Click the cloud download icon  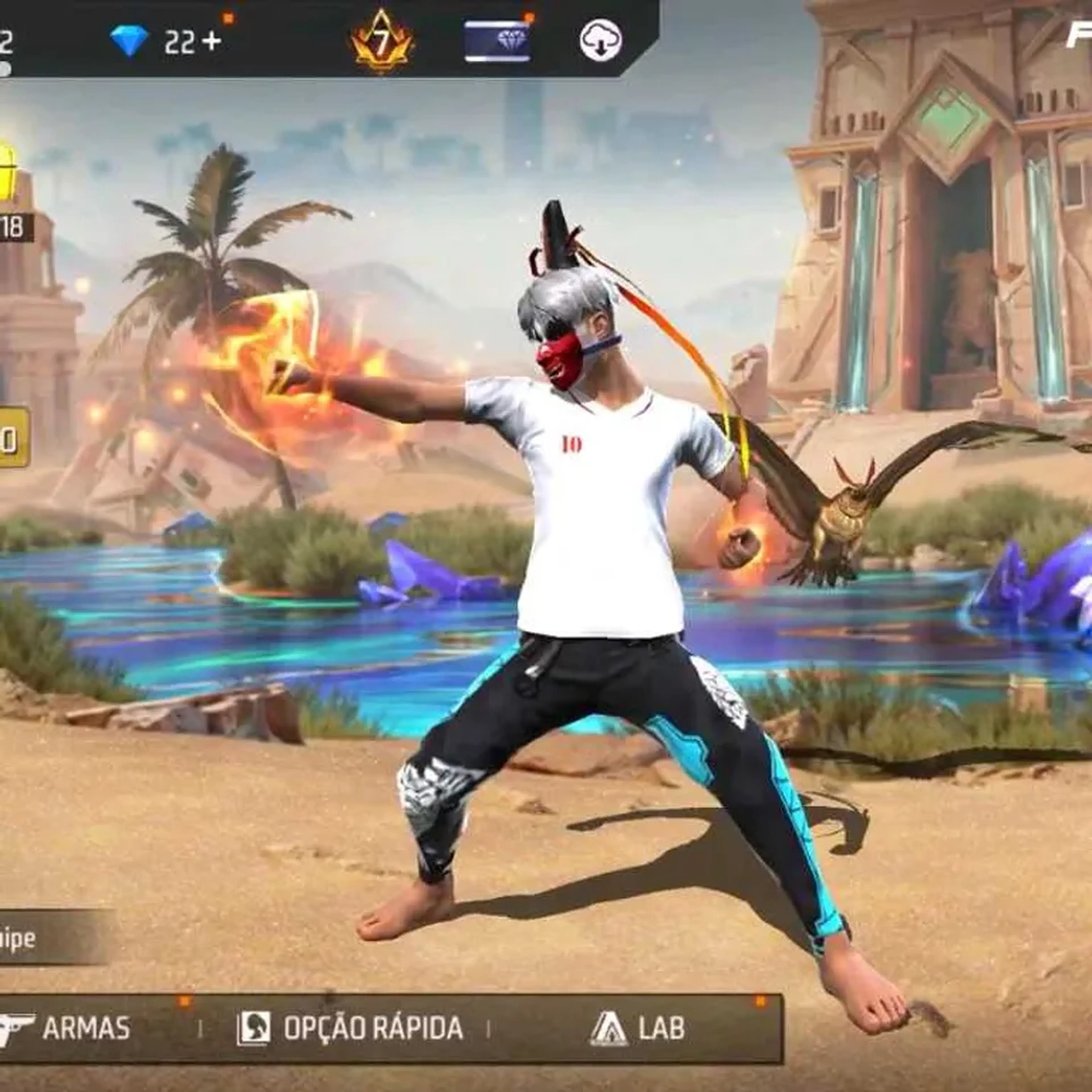click(600, 41)
